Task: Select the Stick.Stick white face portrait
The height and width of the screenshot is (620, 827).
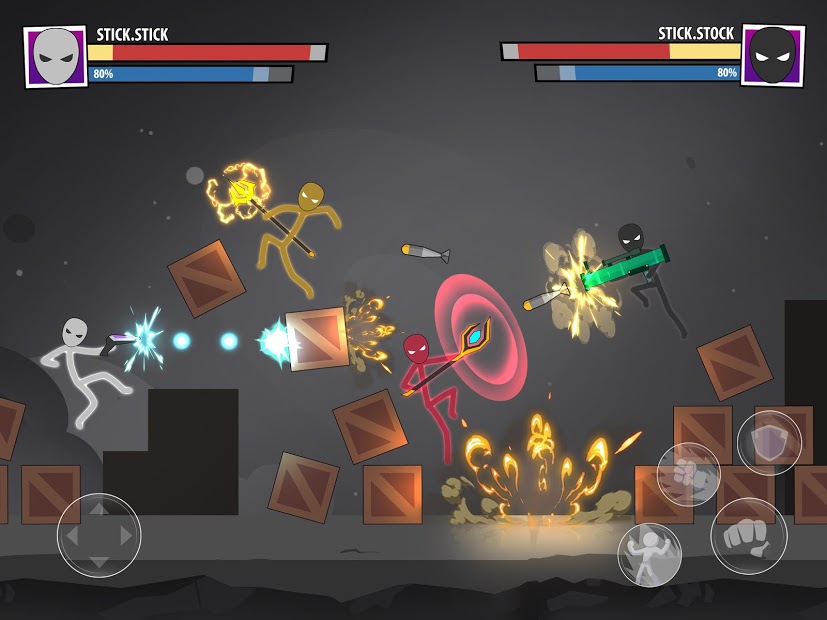Action: 56,57
